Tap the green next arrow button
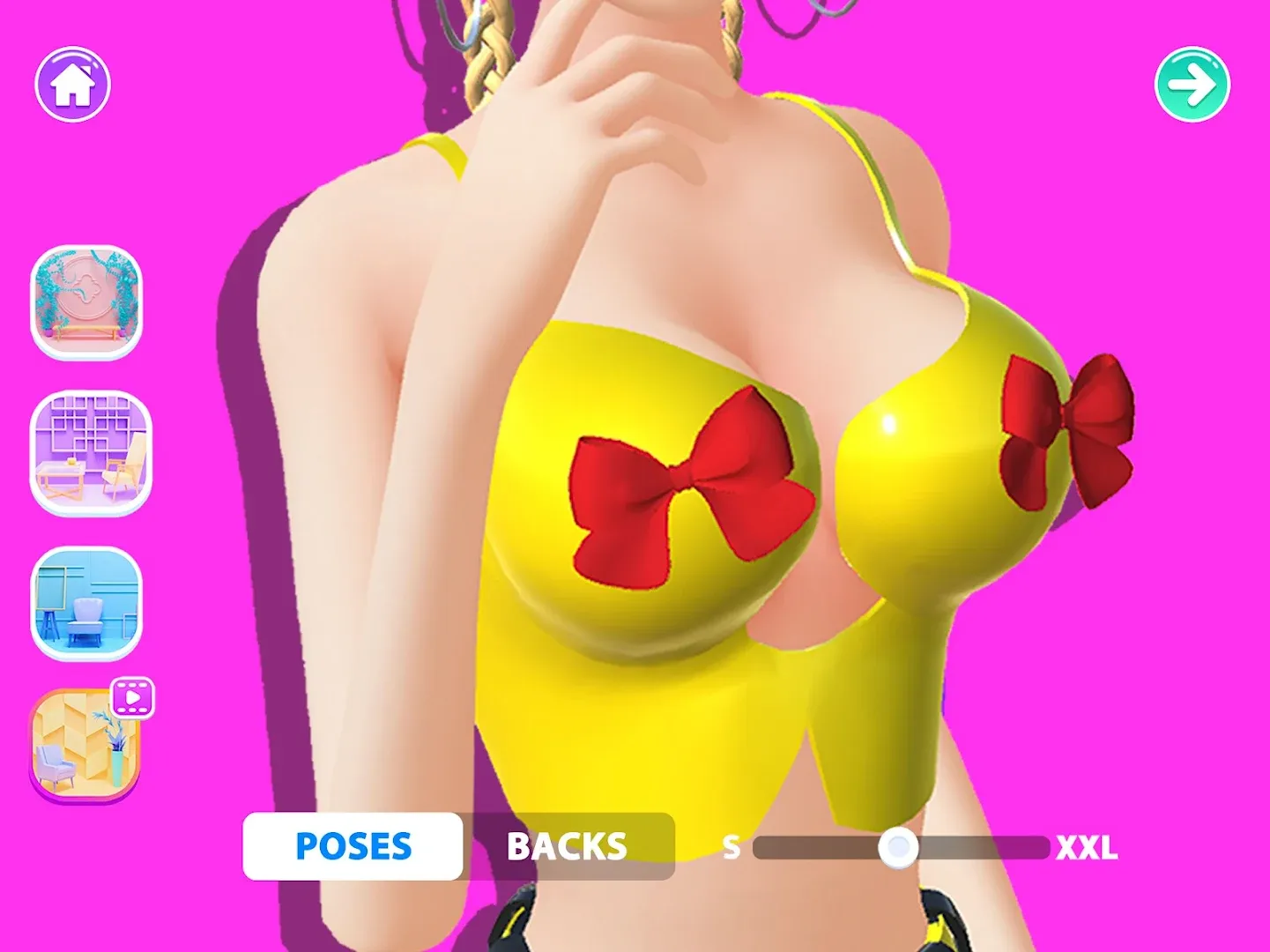Viewport: 1270px width, 952px height. 1192,84
